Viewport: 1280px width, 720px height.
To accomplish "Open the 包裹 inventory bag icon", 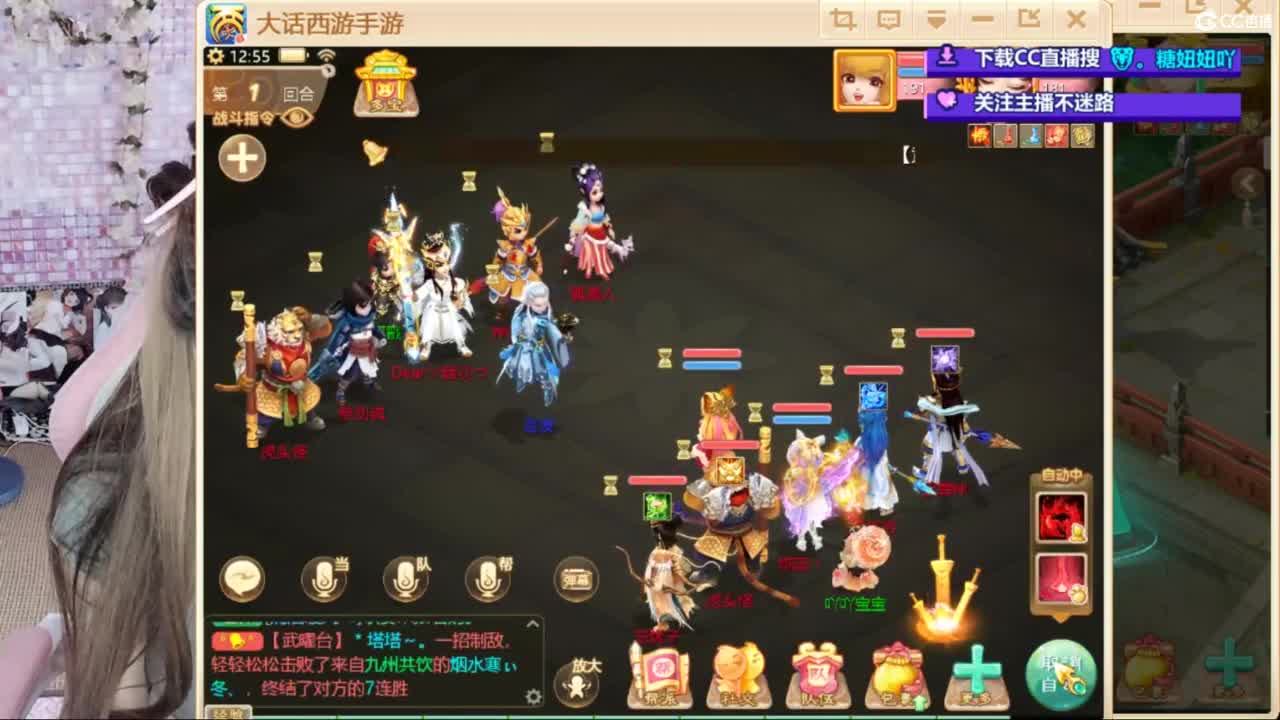I will tap(898, 674).
